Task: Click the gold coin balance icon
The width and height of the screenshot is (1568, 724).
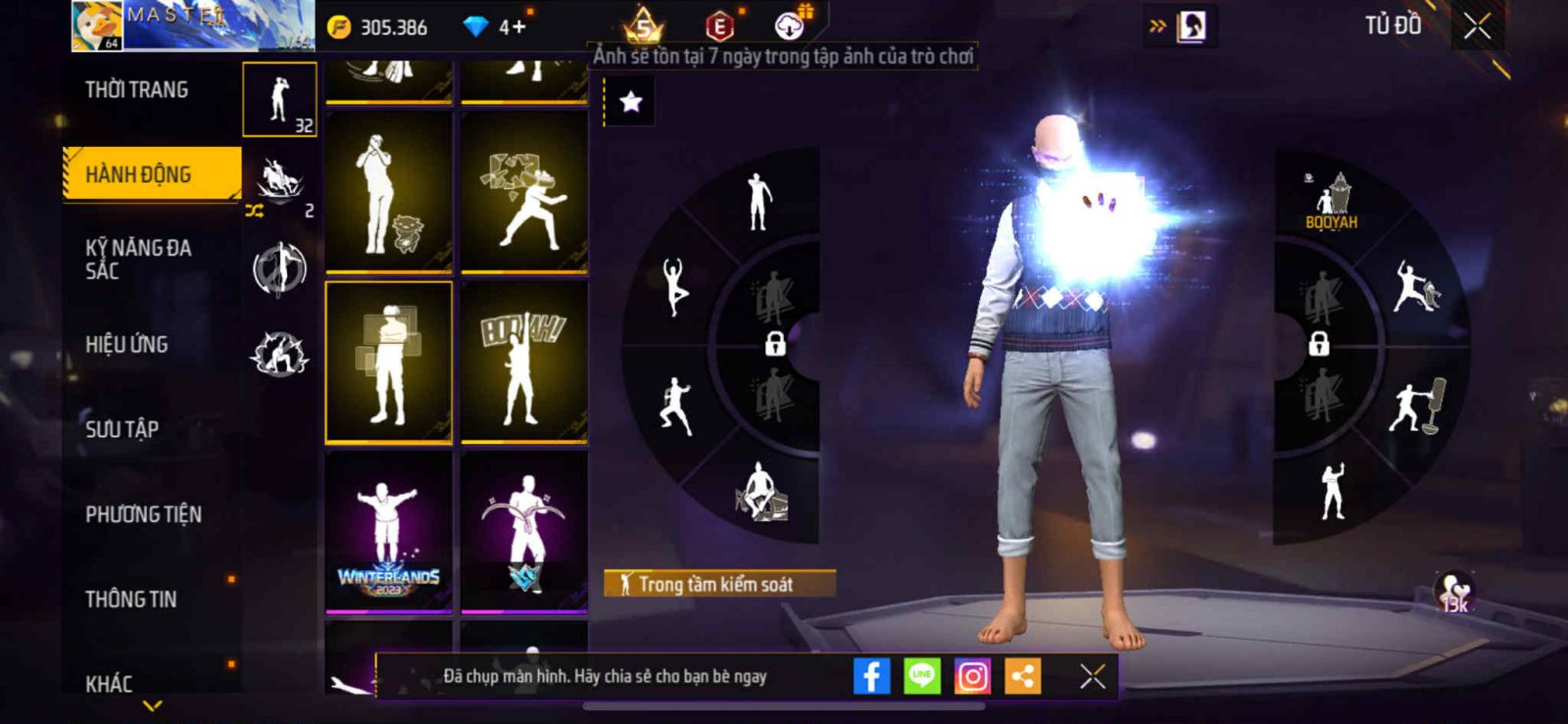Action: (339, 26)
